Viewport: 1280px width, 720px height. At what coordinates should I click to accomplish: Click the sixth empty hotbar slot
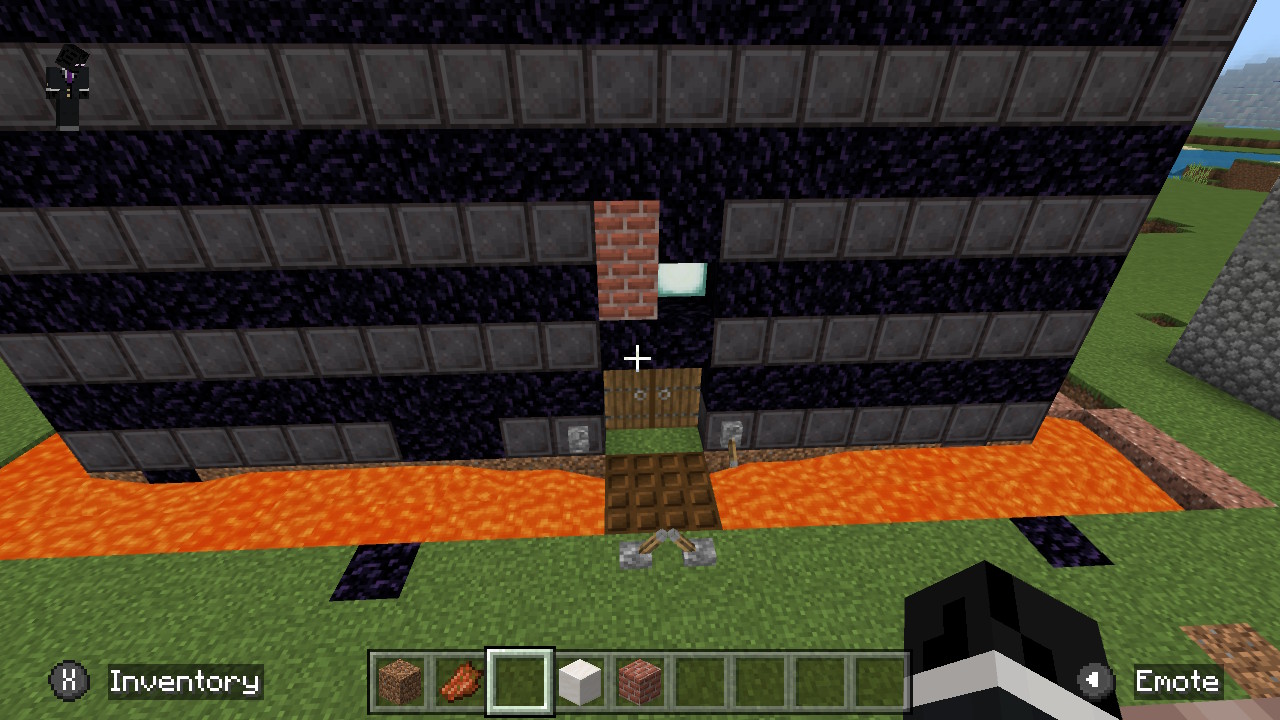[700, 682]
